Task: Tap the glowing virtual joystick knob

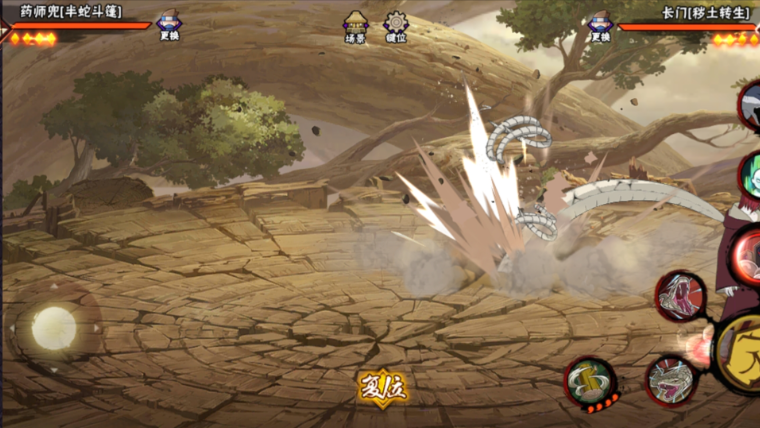Action: tap(54, 326)
